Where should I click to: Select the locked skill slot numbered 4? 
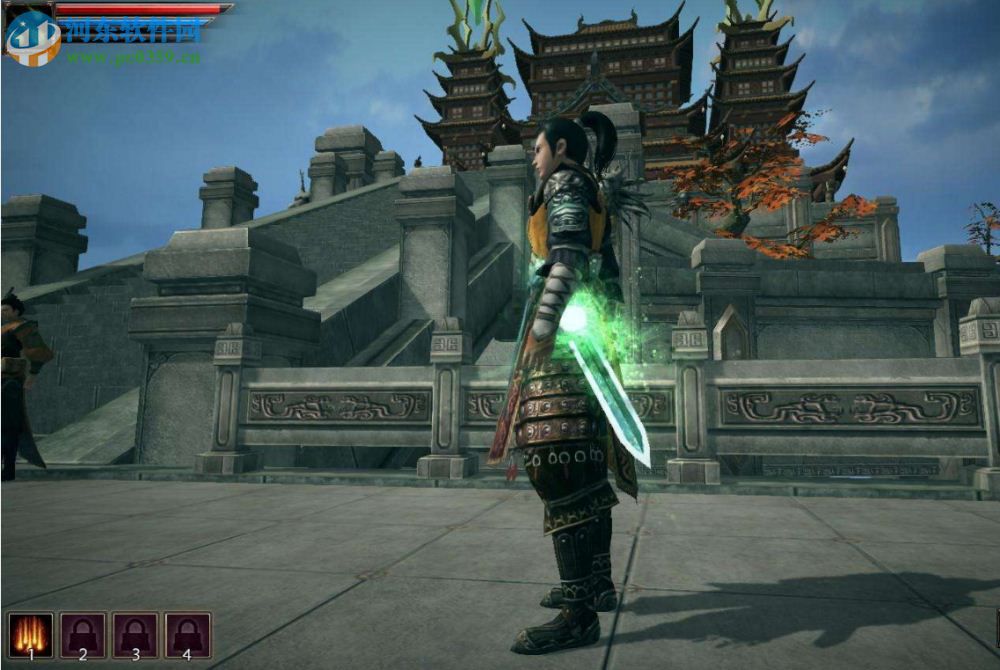click(x=188, y=634)
